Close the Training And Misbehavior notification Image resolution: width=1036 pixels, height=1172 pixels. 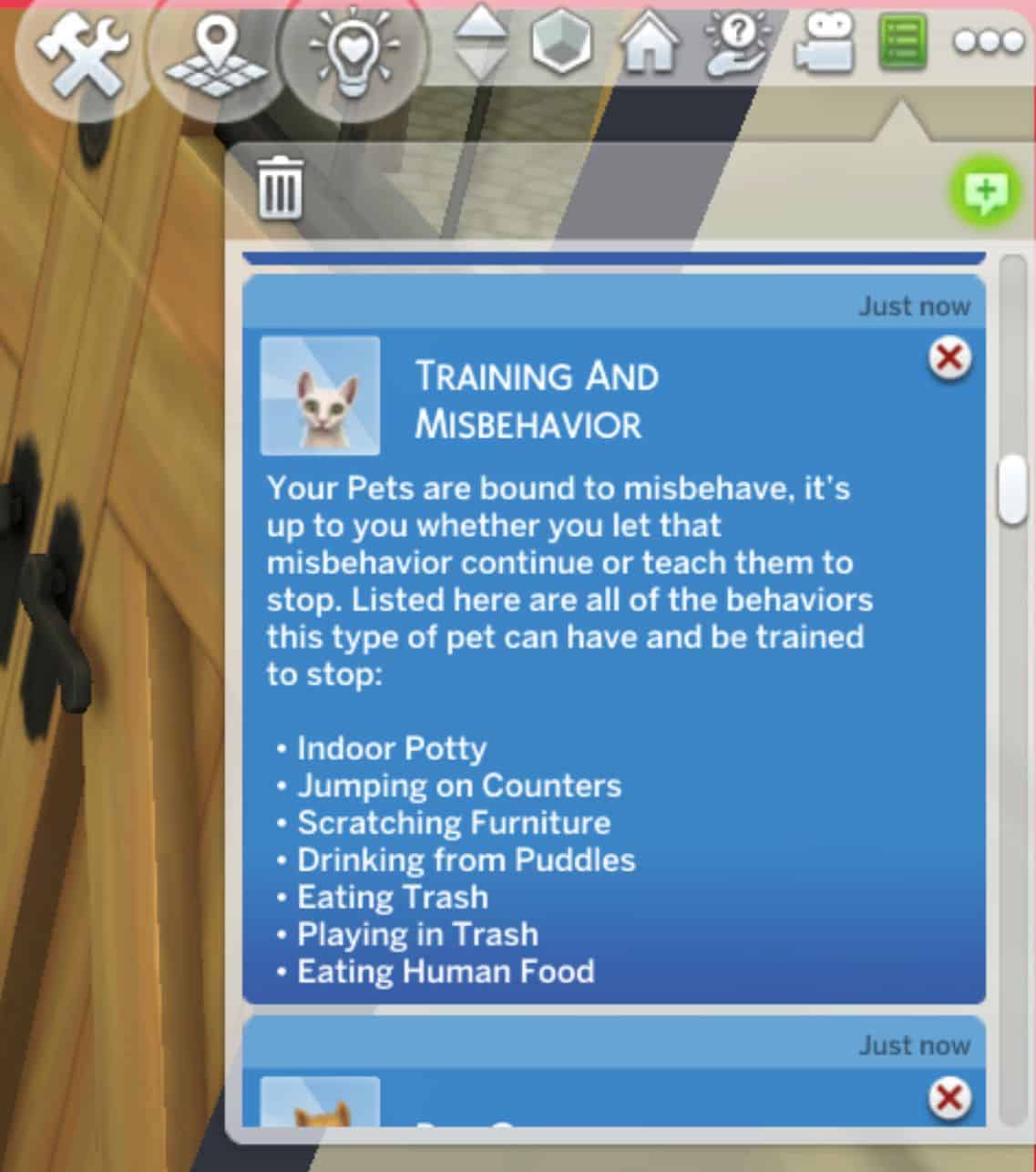tap(949, 357)
